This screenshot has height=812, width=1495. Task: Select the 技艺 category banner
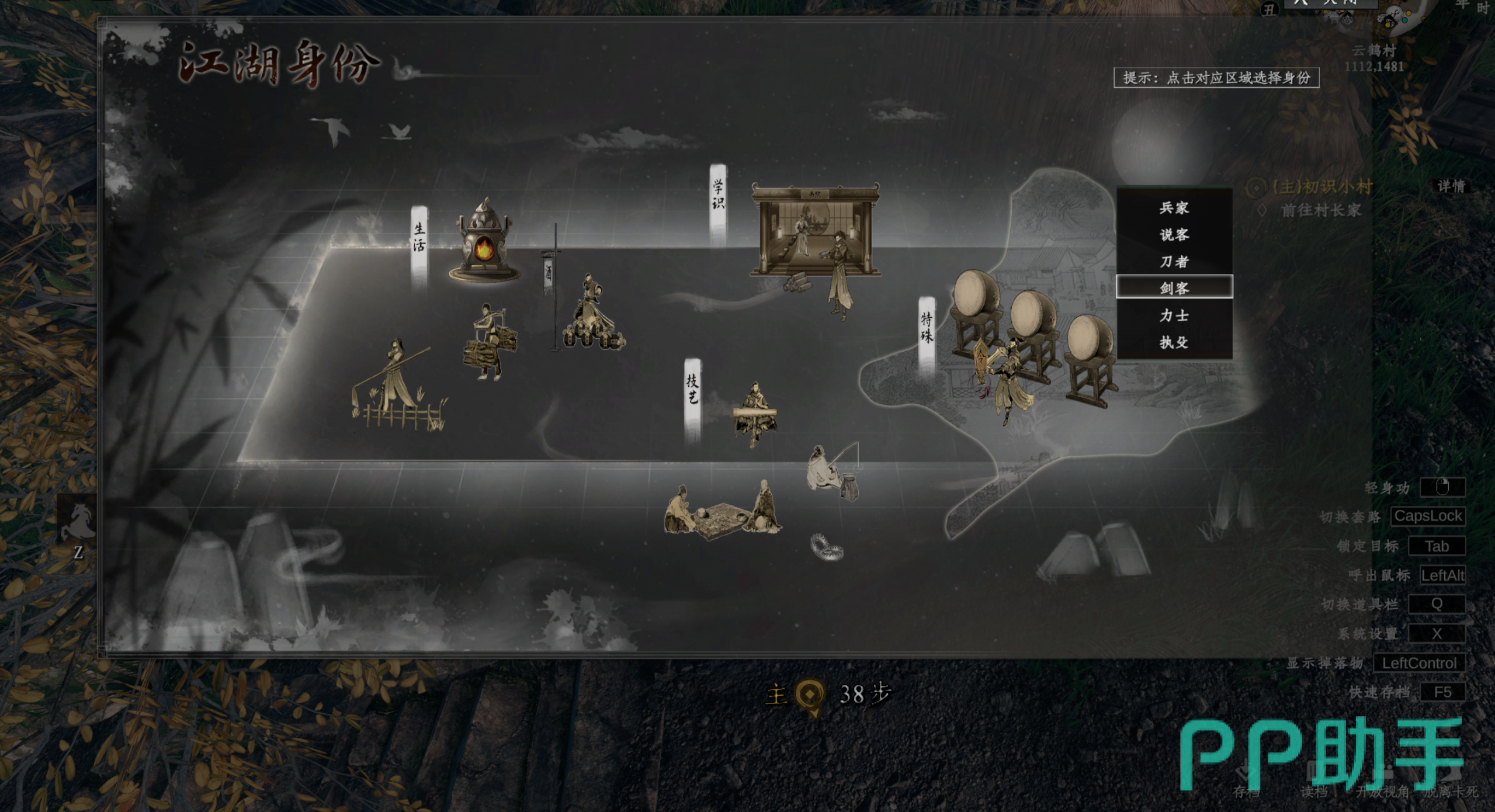tap(692, 390)
